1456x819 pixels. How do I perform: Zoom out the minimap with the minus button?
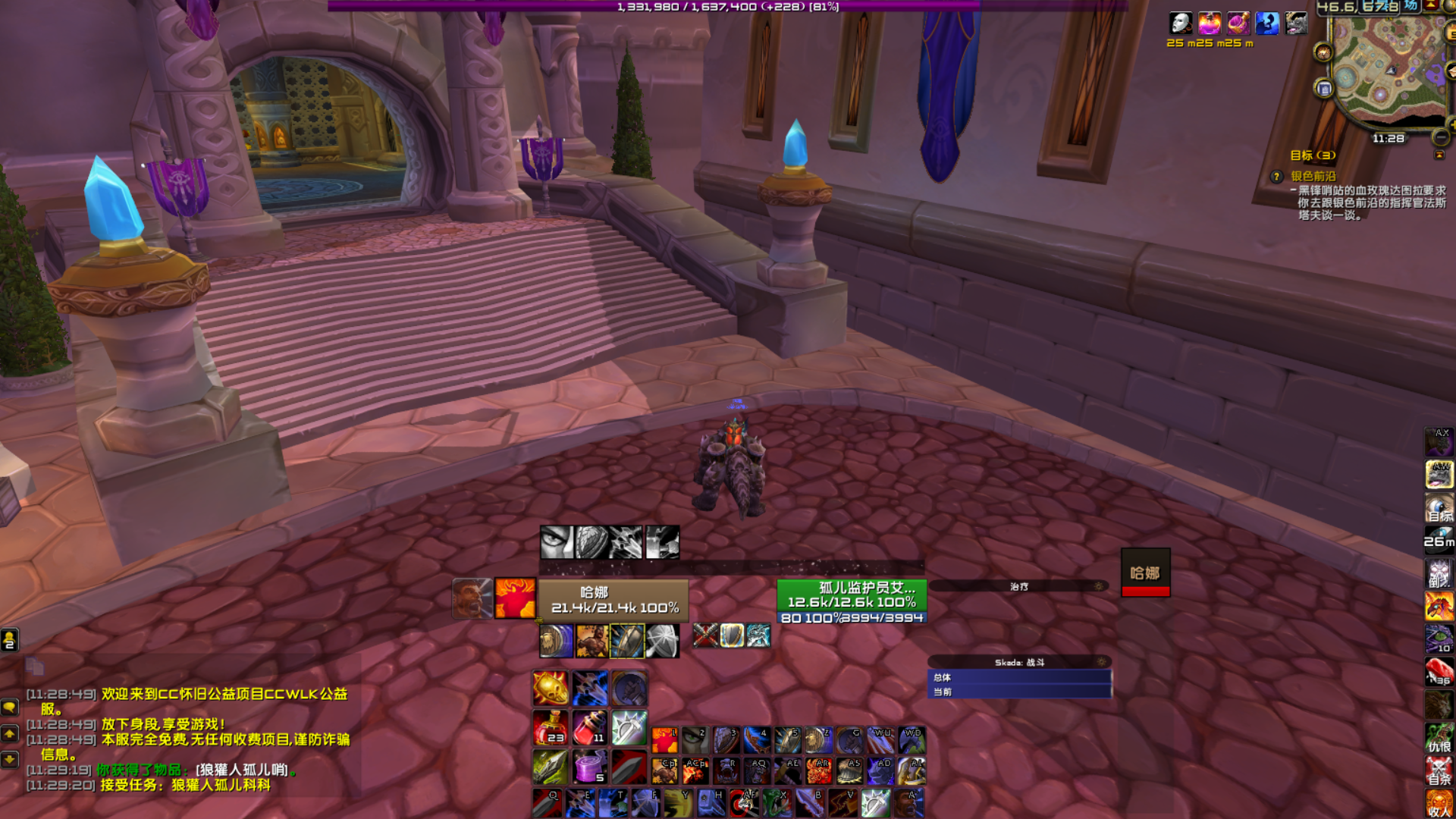click(x=1440, y=137)
